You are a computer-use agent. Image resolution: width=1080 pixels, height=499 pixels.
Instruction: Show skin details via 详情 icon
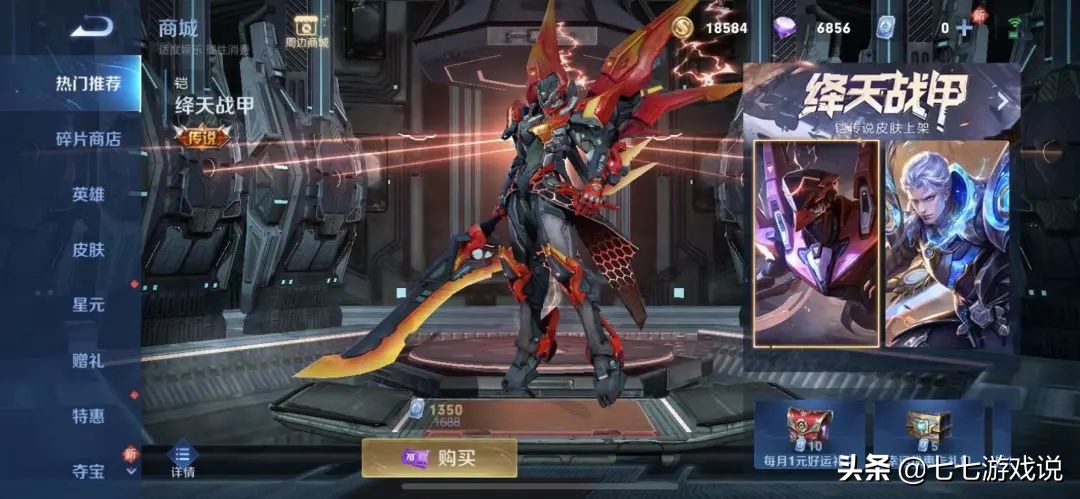182,460
